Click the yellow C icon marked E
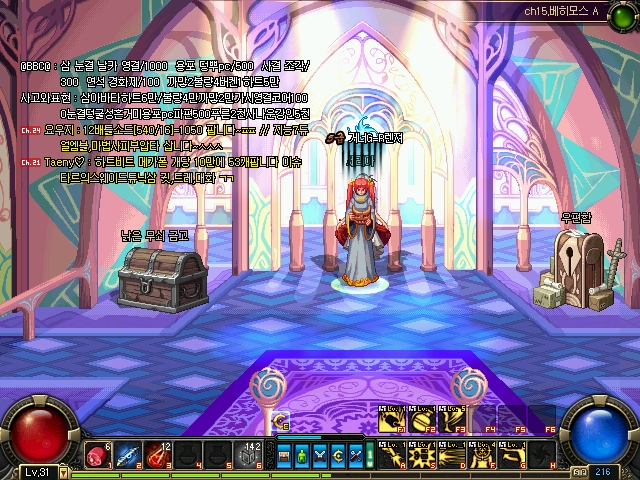 click(x=283, y=421)
